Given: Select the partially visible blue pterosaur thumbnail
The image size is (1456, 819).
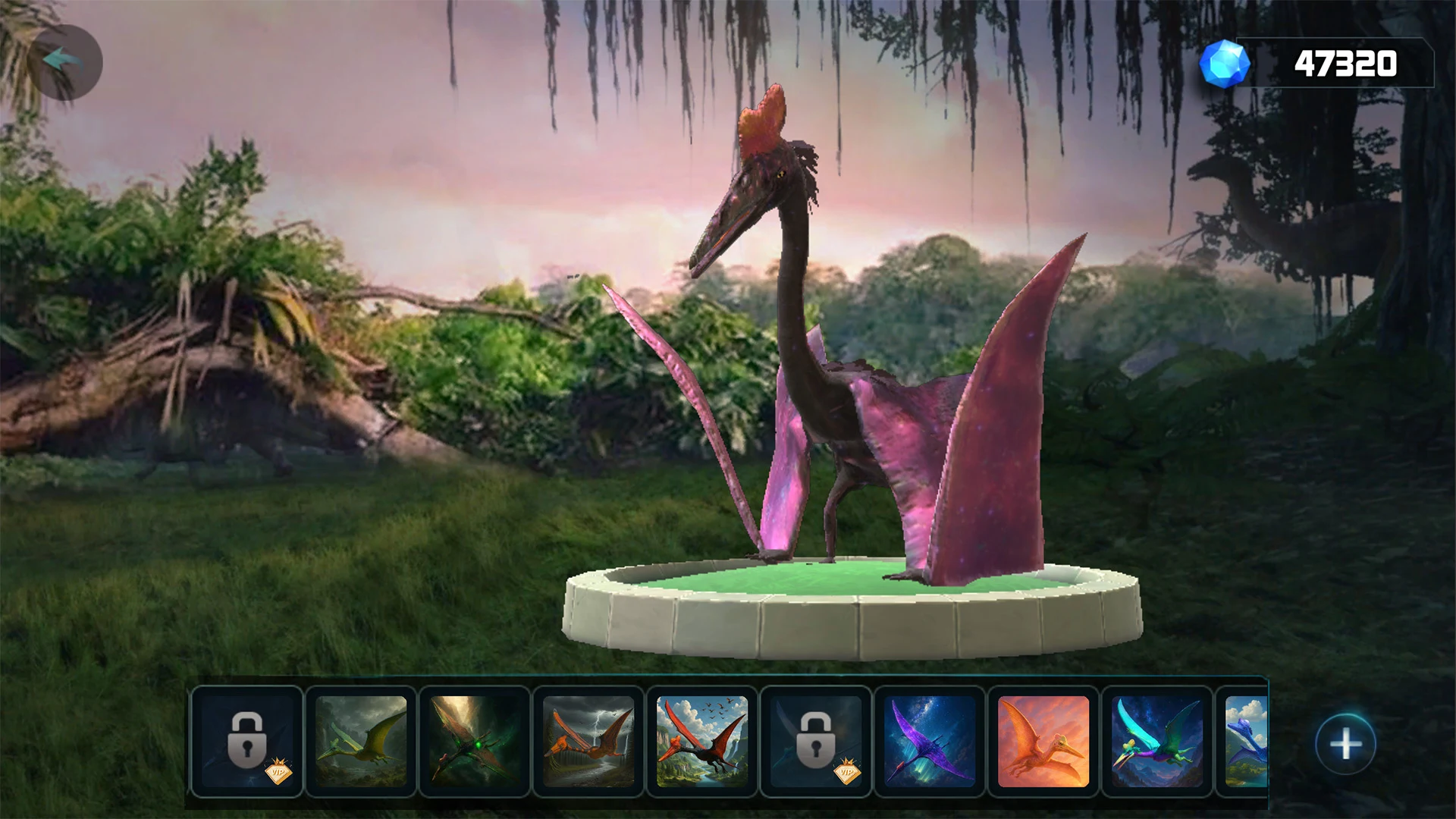Looking at the screenshot, I should pos(1247,742).
